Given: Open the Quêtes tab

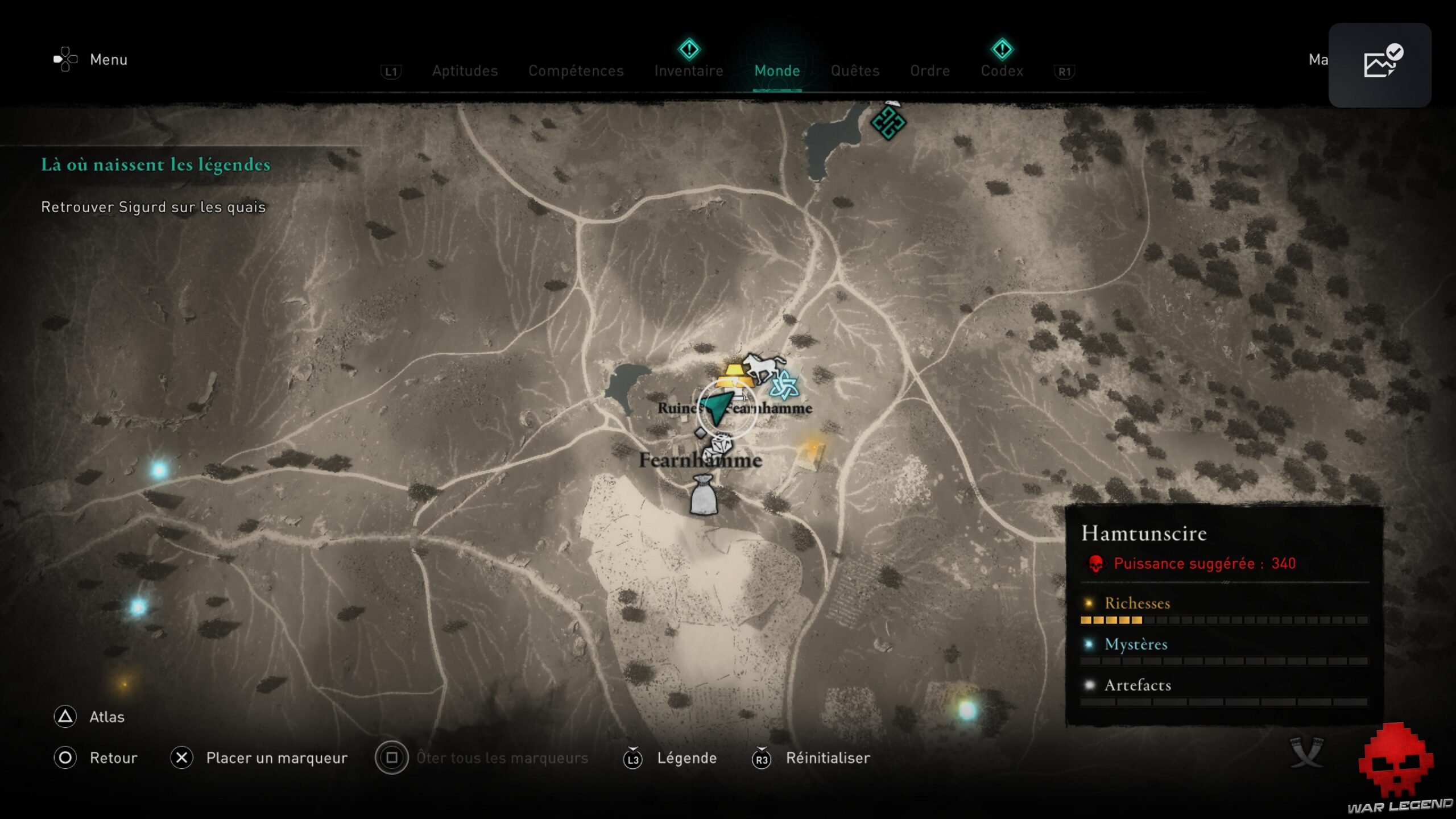Looking at the screenshot, I should (x=855, y=71).
